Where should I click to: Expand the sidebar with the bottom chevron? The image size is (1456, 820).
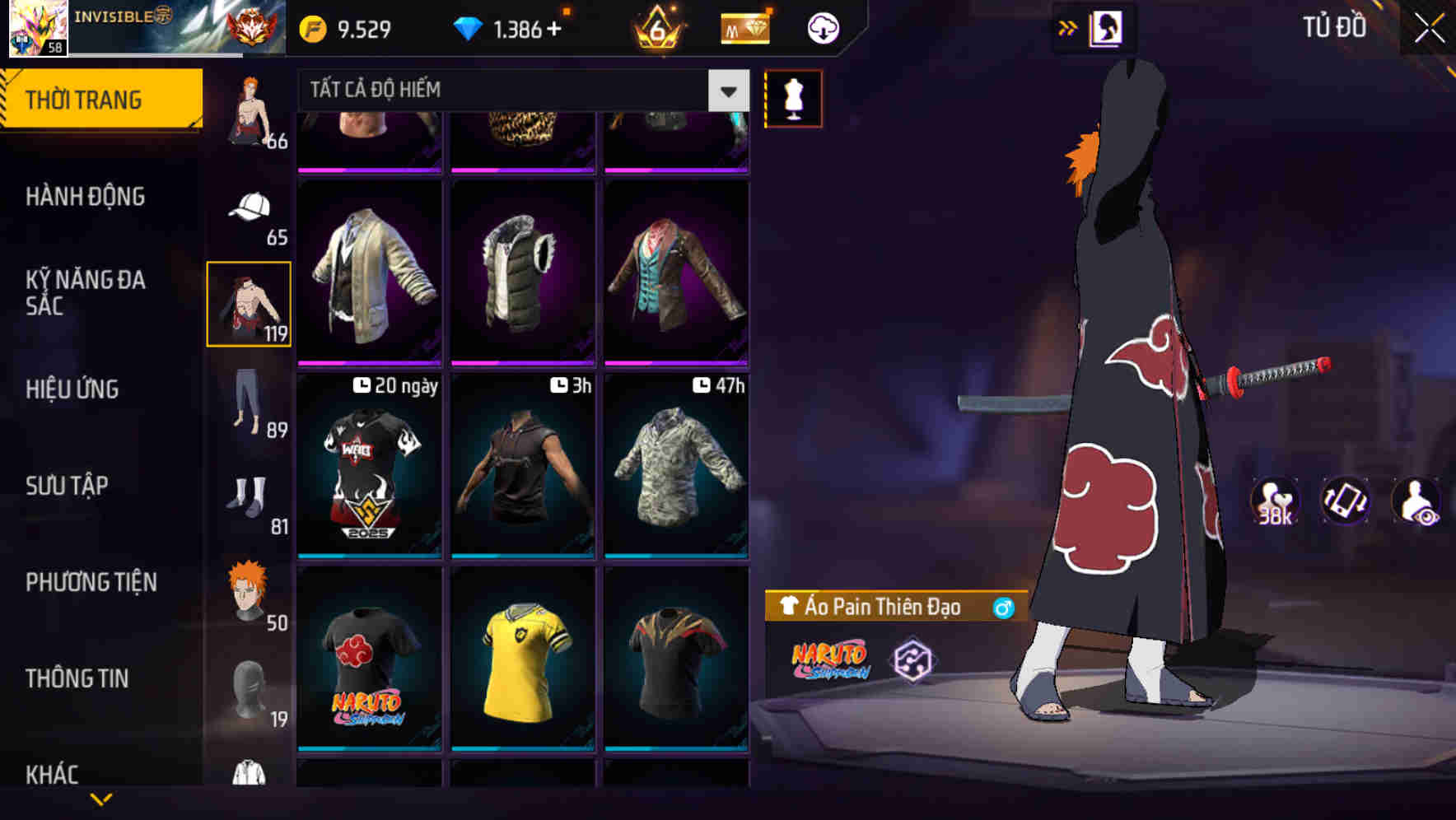[x=101, y=799]
